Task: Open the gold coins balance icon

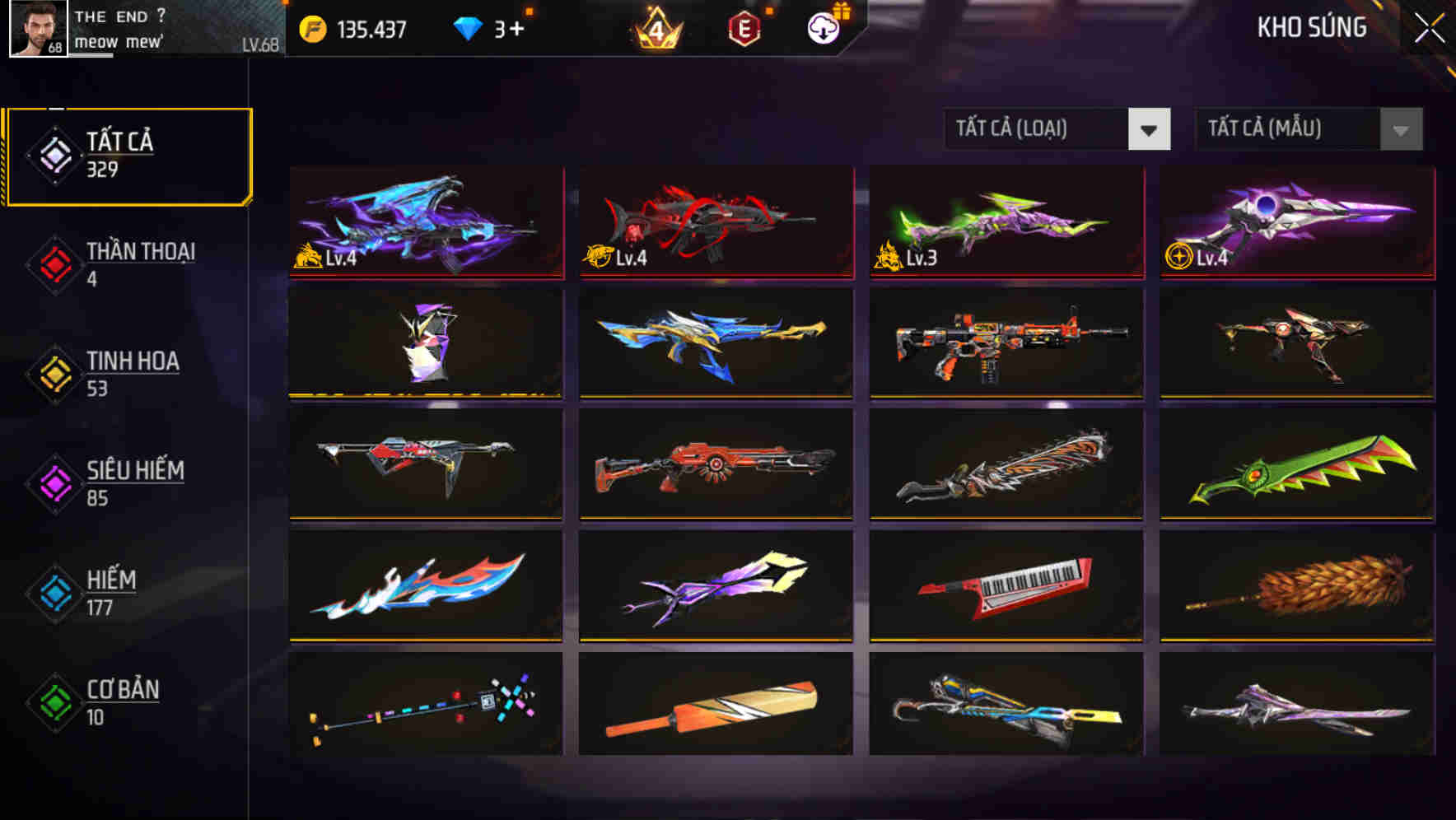Action: pyautogui.click(x=313, y=27)
